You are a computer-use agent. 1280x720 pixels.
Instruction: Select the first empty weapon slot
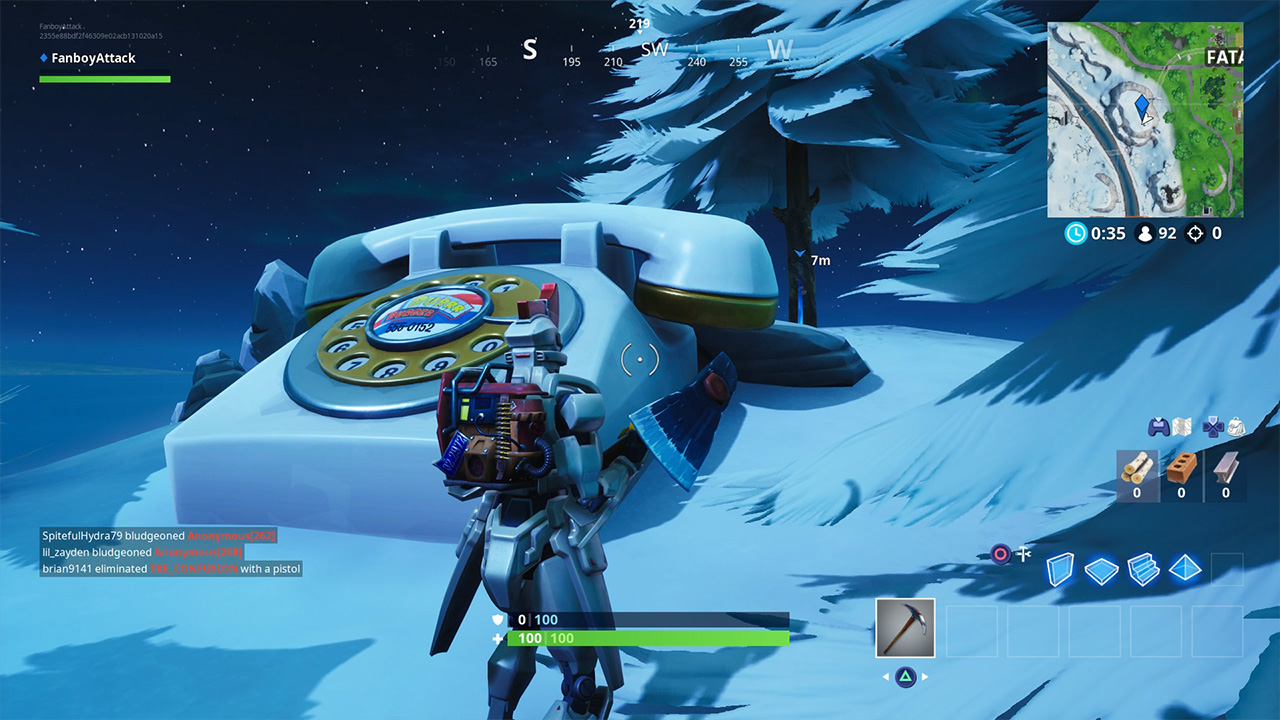coord(972,631)
